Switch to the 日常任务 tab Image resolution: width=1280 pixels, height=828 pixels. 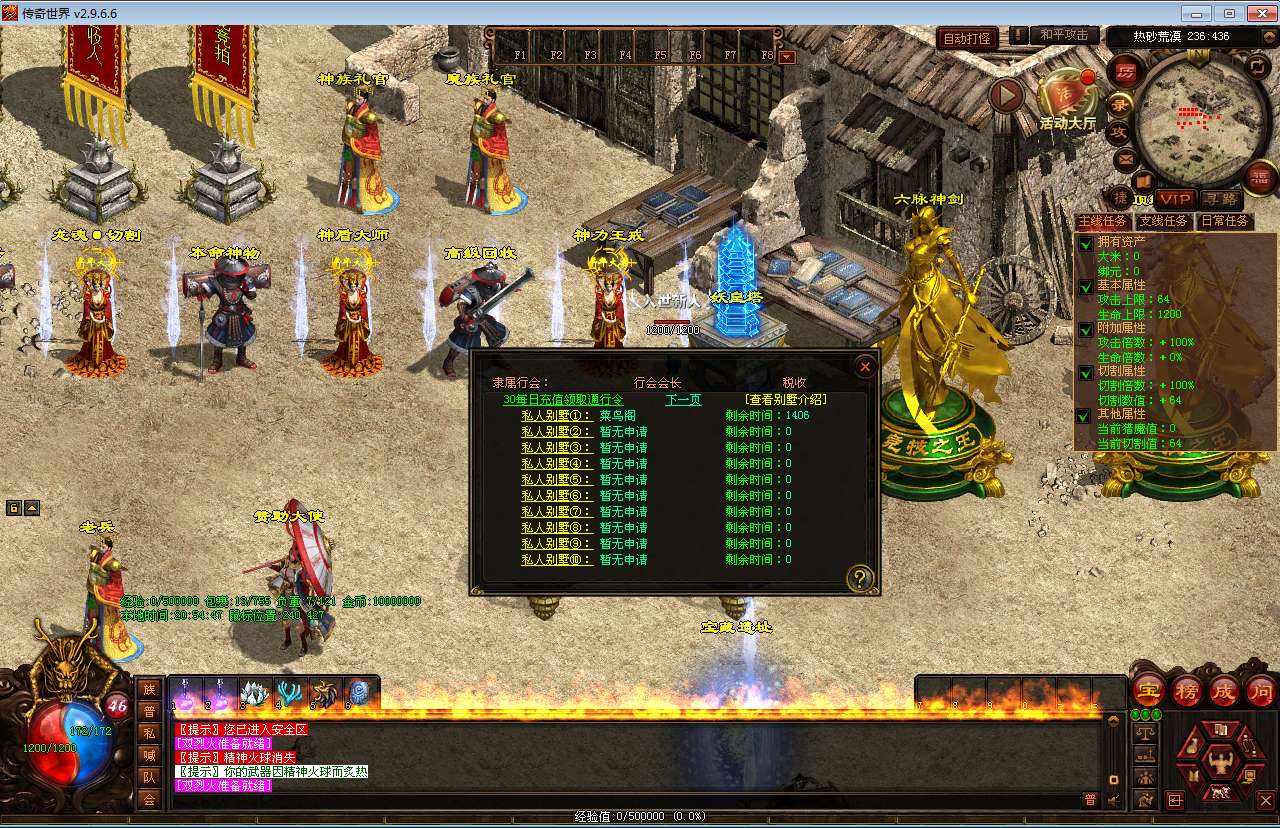pos(1224,221)
